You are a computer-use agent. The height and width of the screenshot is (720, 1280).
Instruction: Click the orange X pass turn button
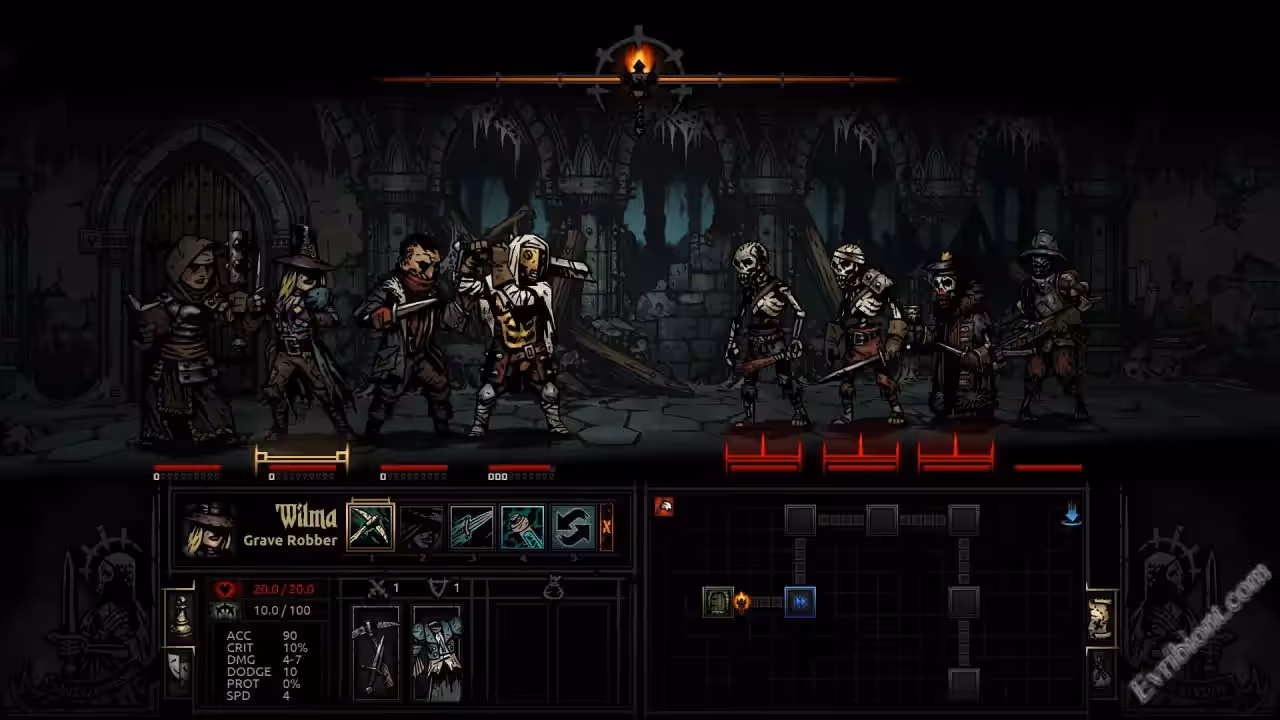pyautogui.click(x=606, y=526)
